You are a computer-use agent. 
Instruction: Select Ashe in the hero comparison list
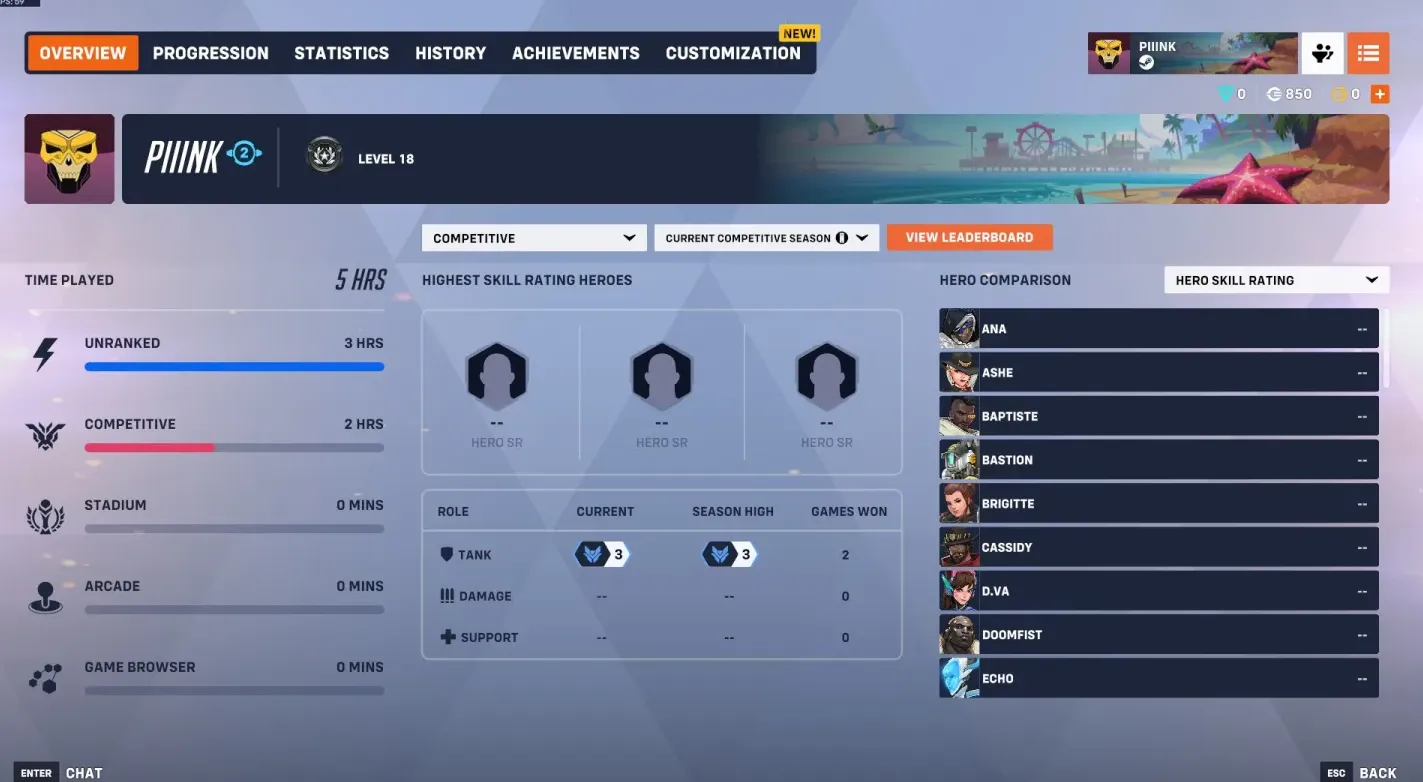tap(1158, 372)
